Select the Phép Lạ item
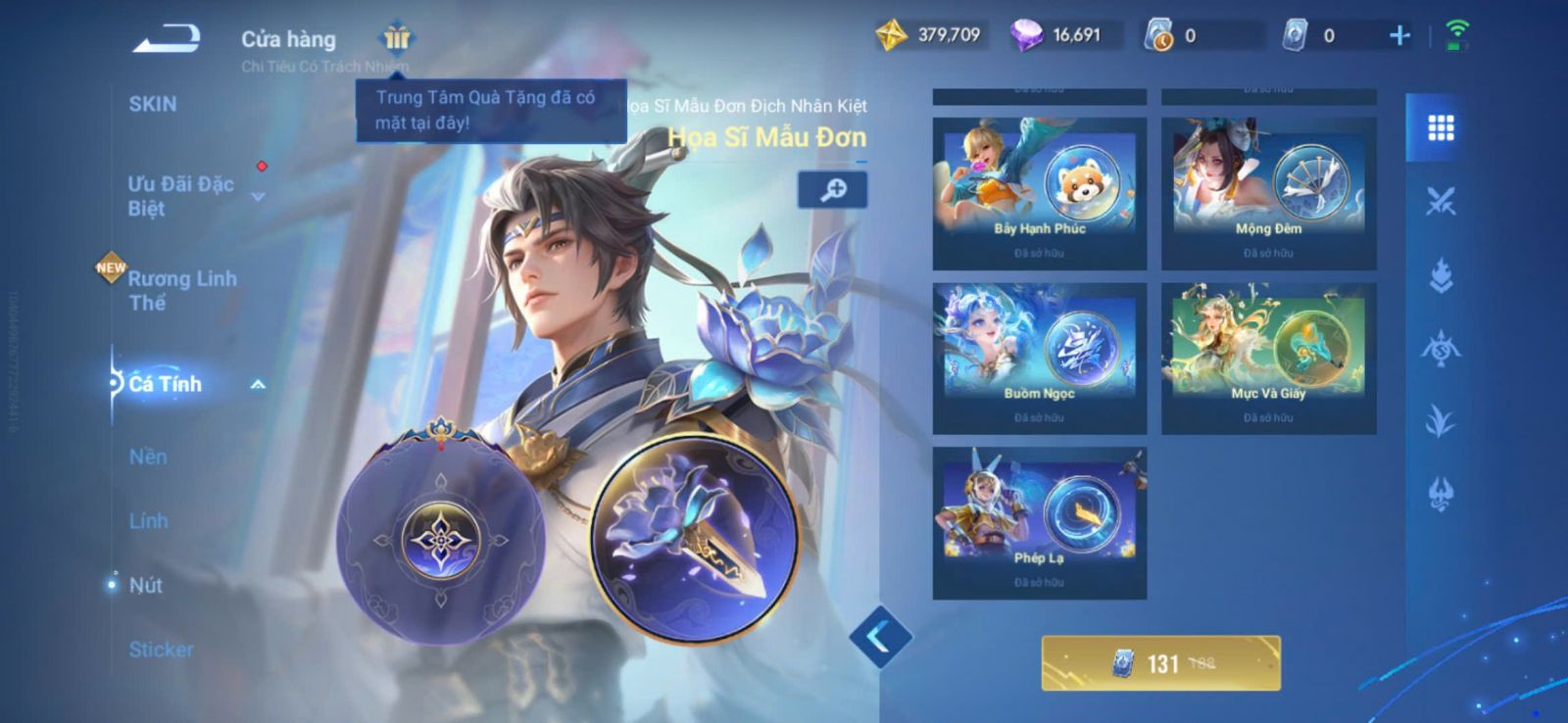Image resolution: width=1568 pixels, height=723 pixels. pyautogui.click(x=1039, y=522)
